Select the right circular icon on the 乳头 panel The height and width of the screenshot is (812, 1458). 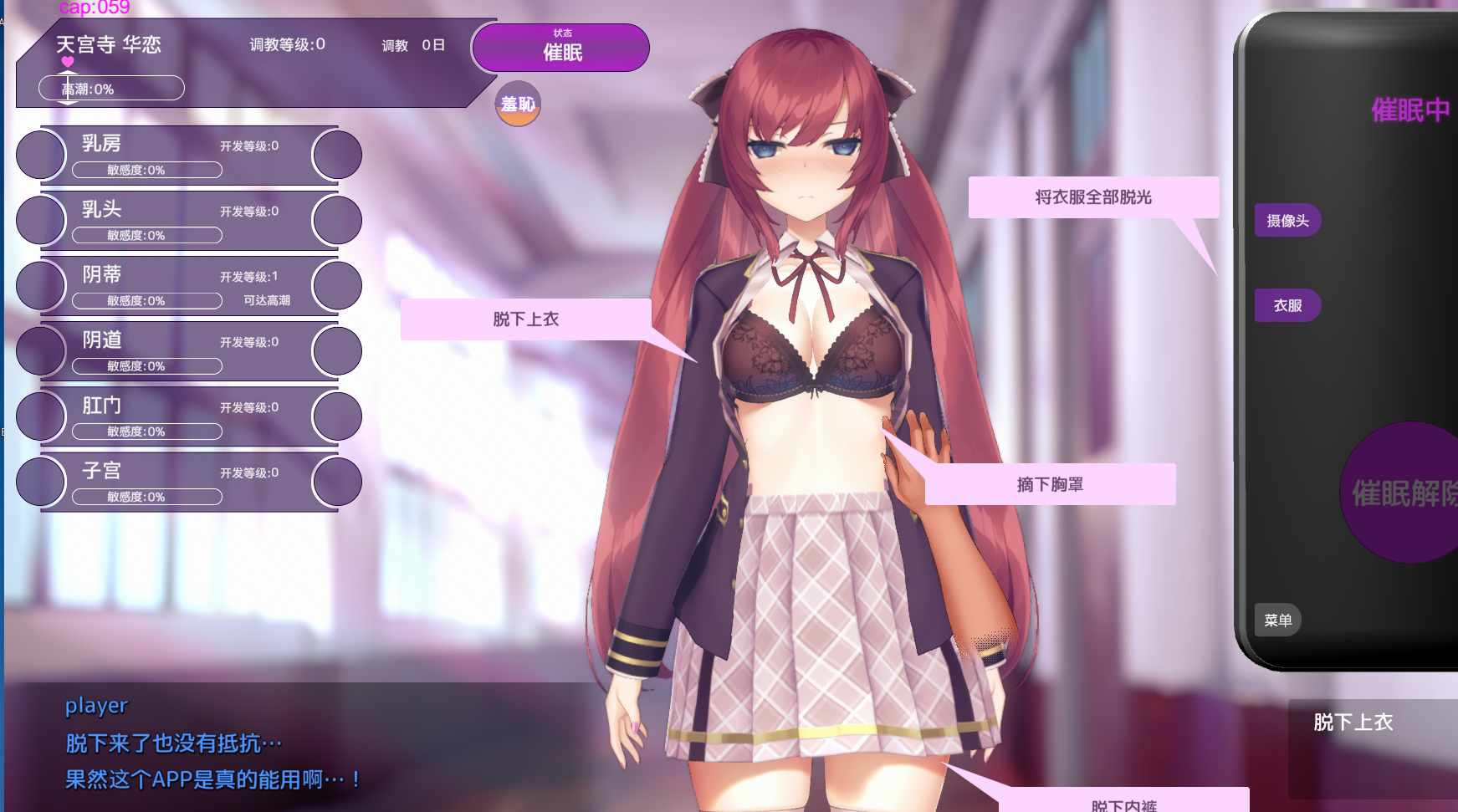click(336, 220)
